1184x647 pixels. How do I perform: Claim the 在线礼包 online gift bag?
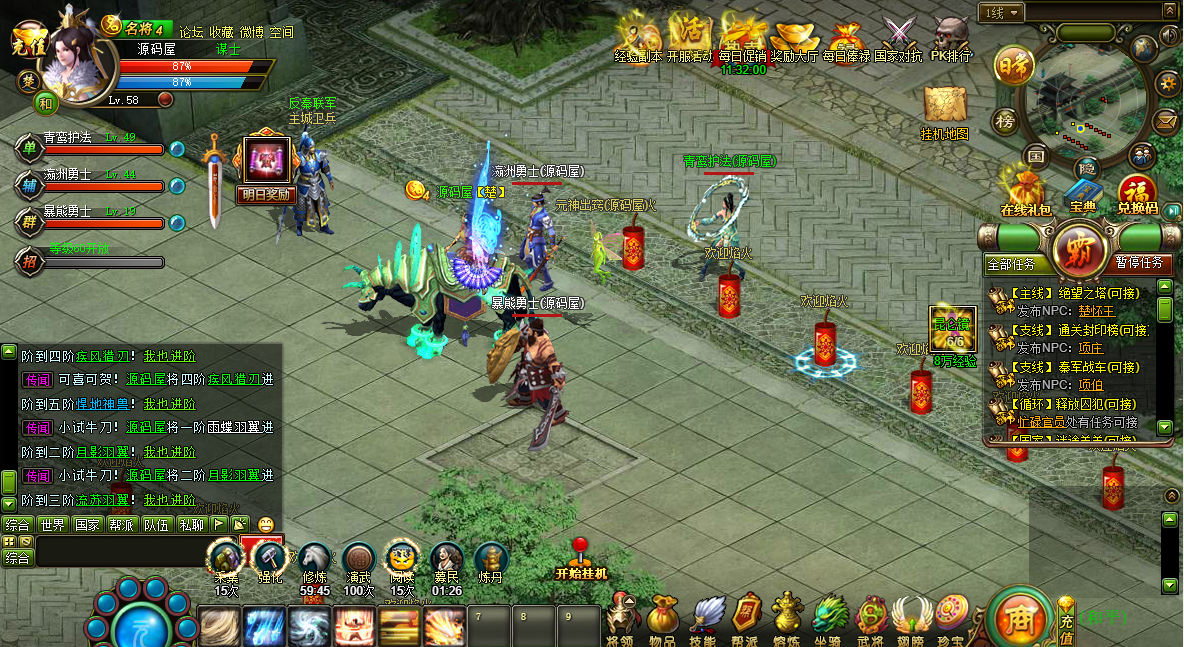pyautogui.click(x=1025, y=190)
